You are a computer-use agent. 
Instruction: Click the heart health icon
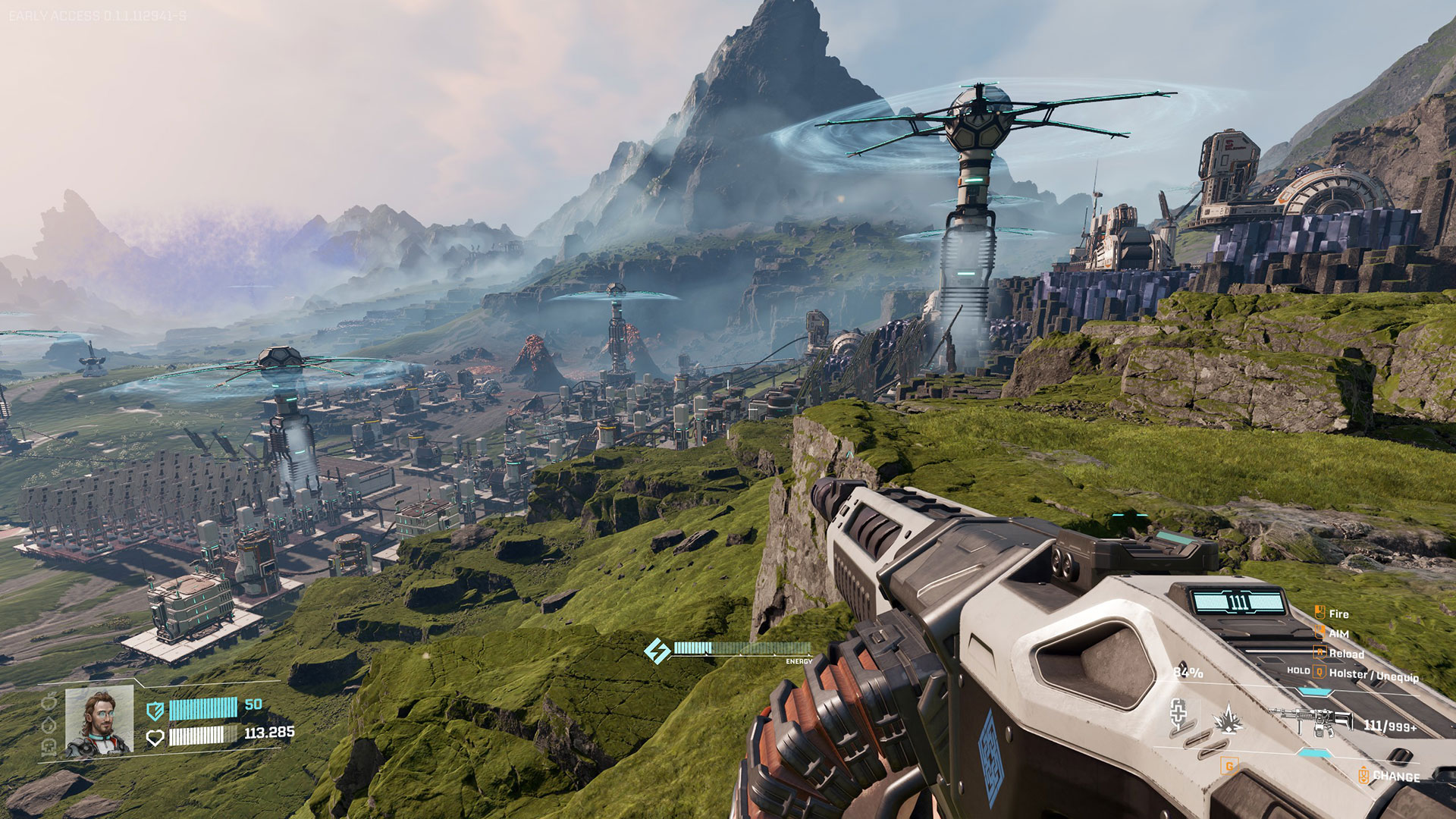click(155, 737)
